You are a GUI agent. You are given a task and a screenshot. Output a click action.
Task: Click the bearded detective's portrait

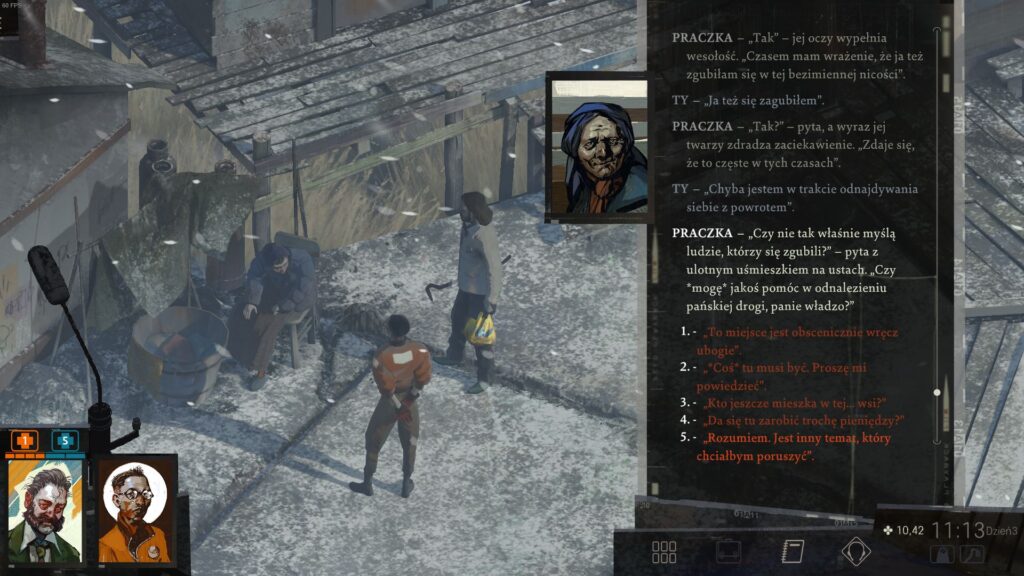(x=44, y=512)
